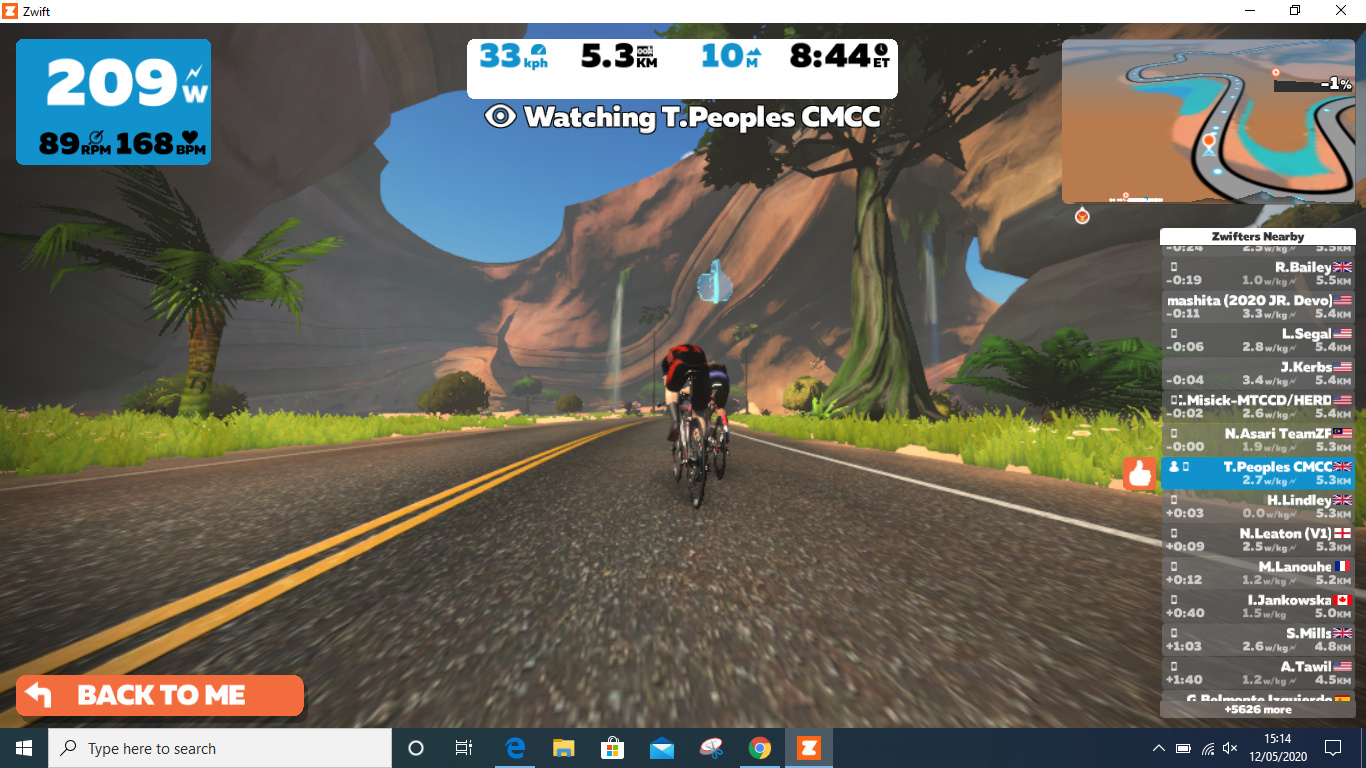Select I.Jankowska rider row
The height and width of the screenshot is (768, 1366).
pos(1258,606)
